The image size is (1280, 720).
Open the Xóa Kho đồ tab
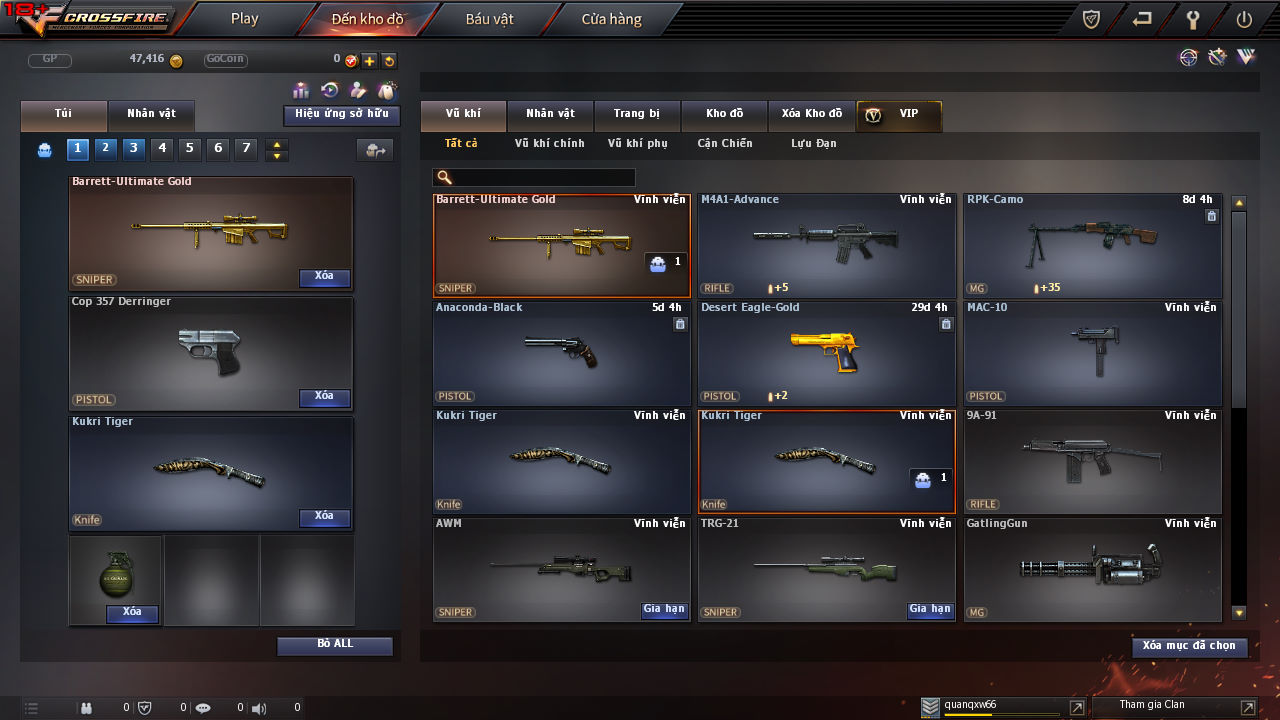[x=811, y=114]
